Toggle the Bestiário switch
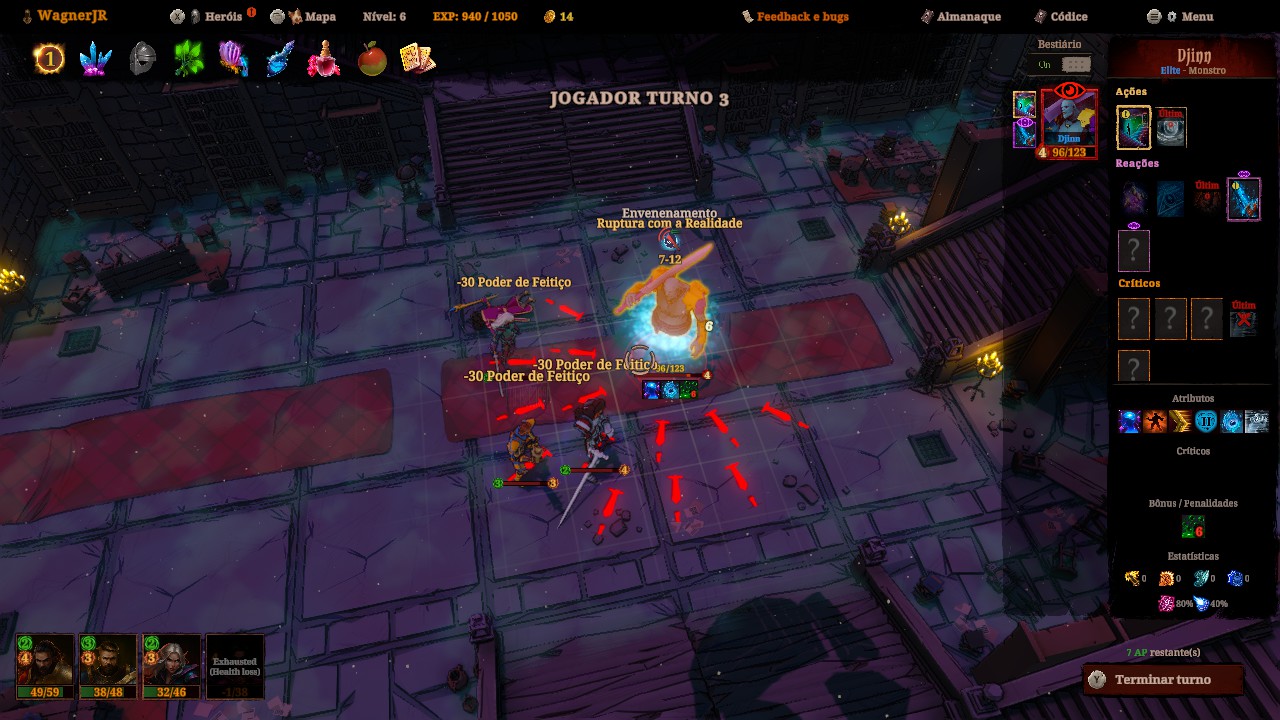Viewport: 1280px width, 720px height. 1075,64
